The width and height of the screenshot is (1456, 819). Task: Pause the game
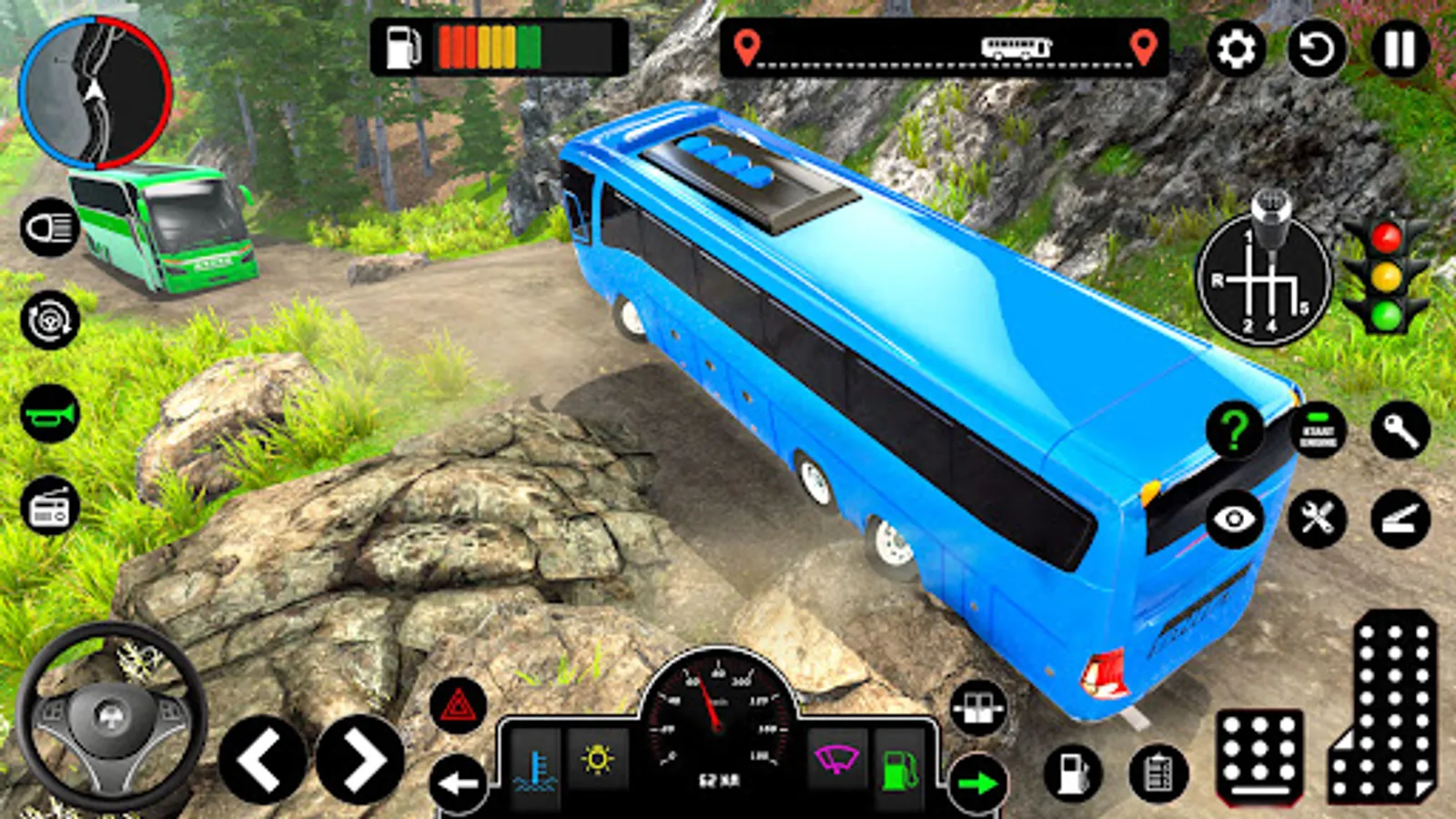[x=1399, y=48]
